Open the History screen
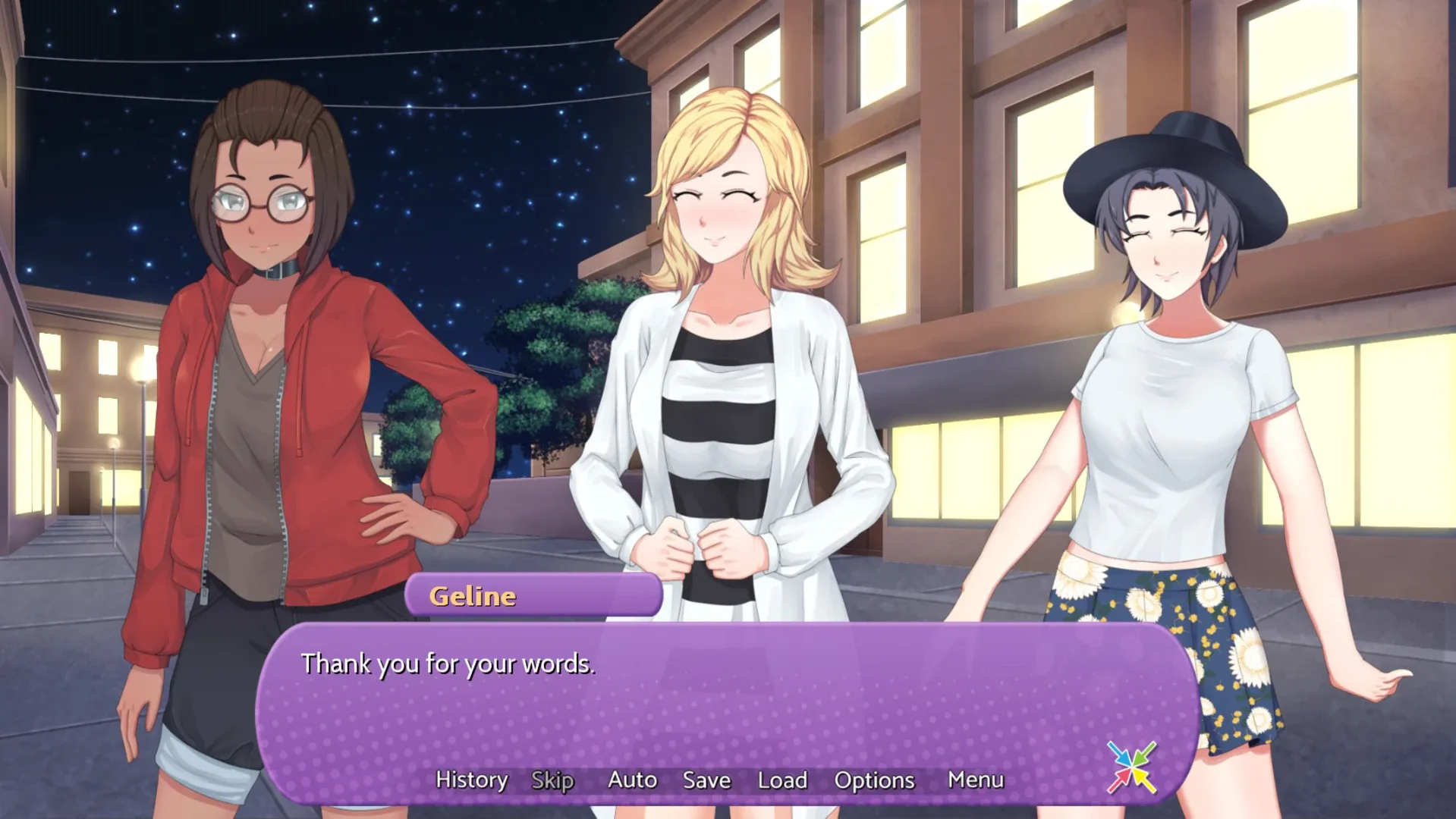The height and width of the screenshot is (819, 1456). click(x=471, y=780)
